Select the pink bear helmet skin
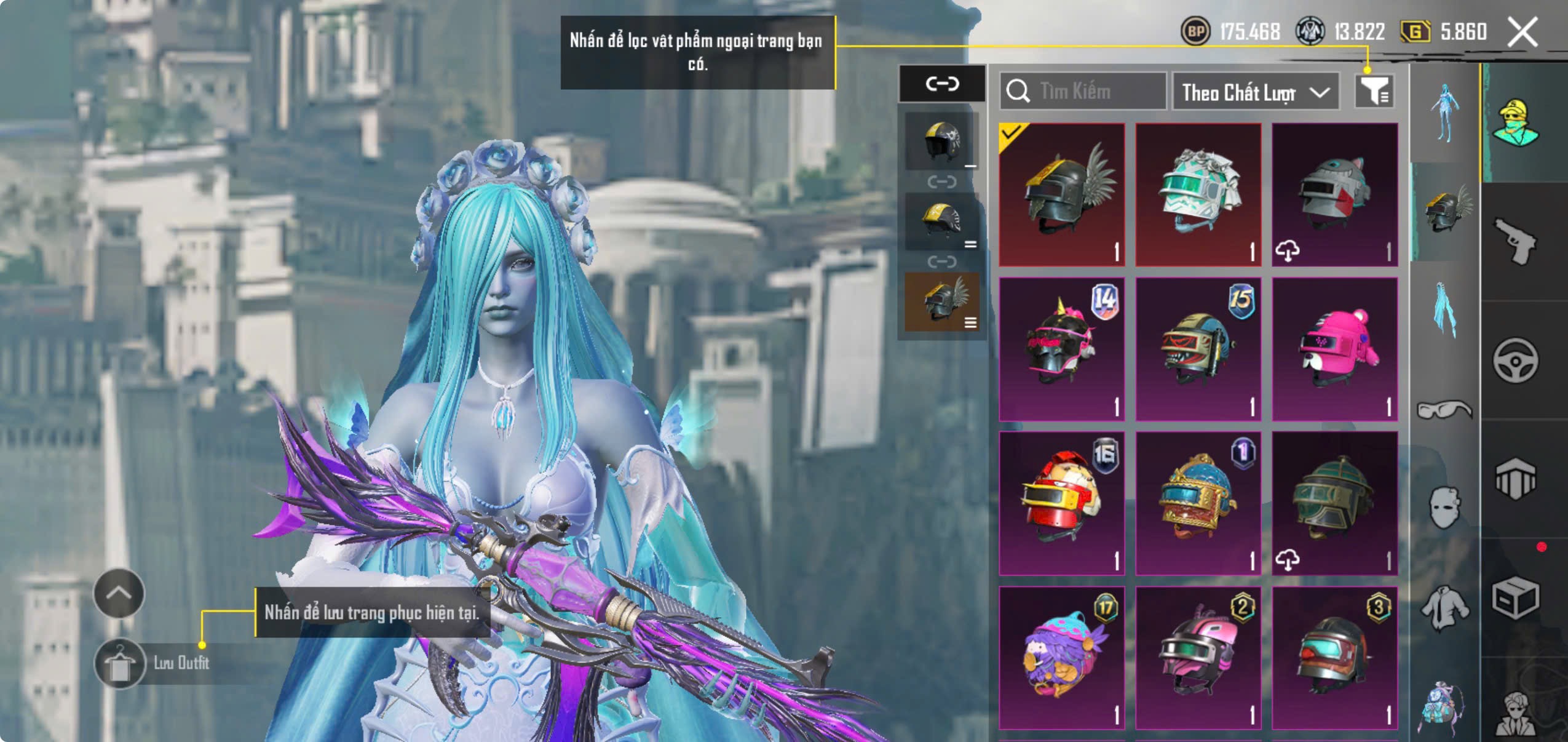The width and height of the screenshot is (1568, 742). point(1334,349)
